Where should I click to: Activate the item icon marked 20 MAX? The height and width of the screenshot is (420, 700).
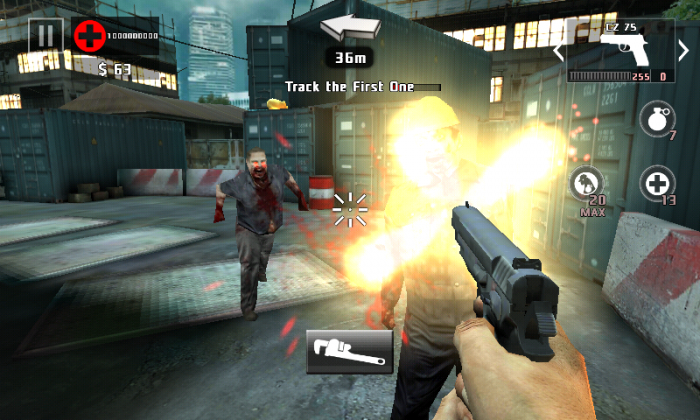[x=586, y=185]
